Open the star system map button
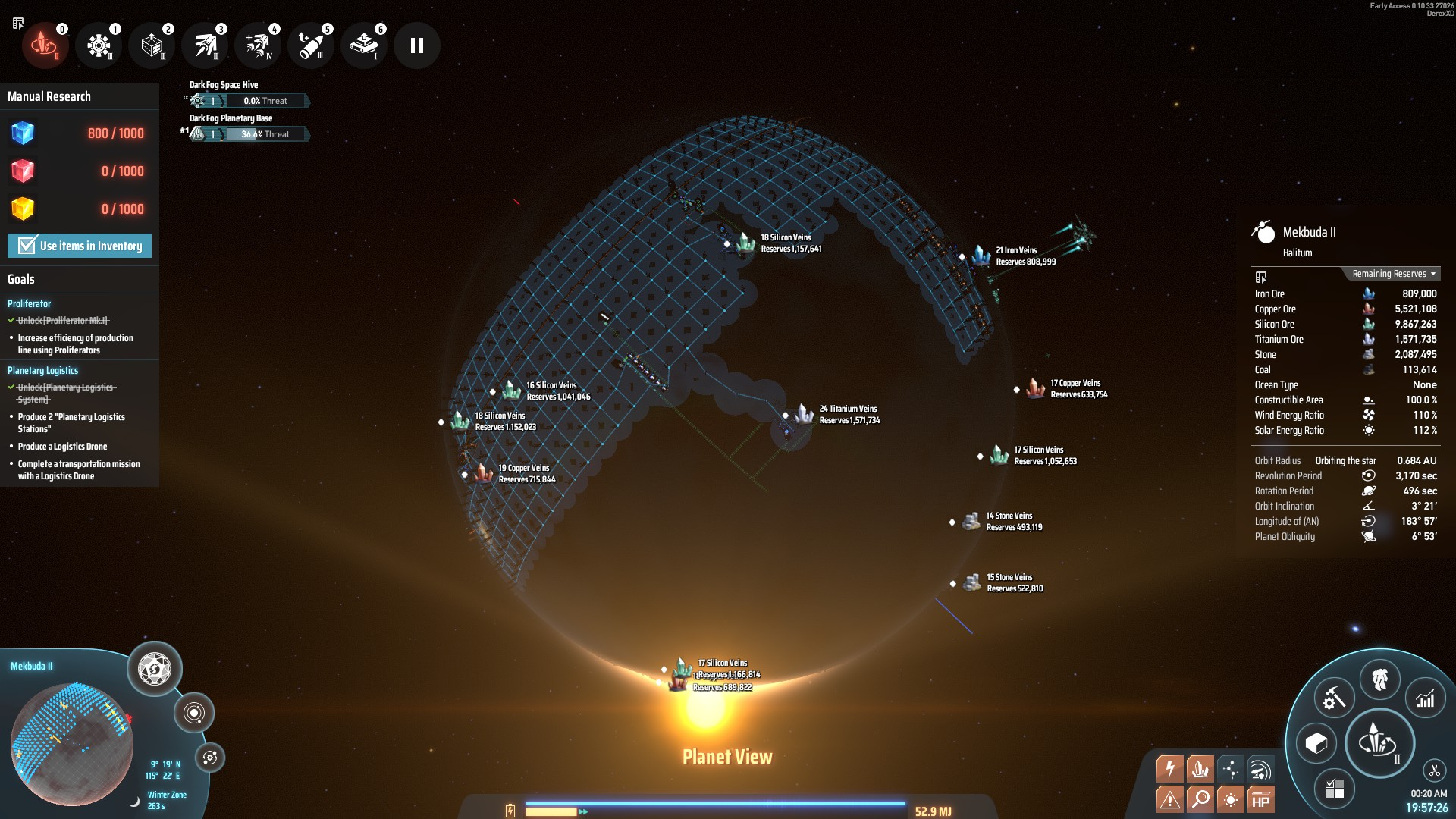Viewport: 1456px width, 819px height. pos(193,713)
